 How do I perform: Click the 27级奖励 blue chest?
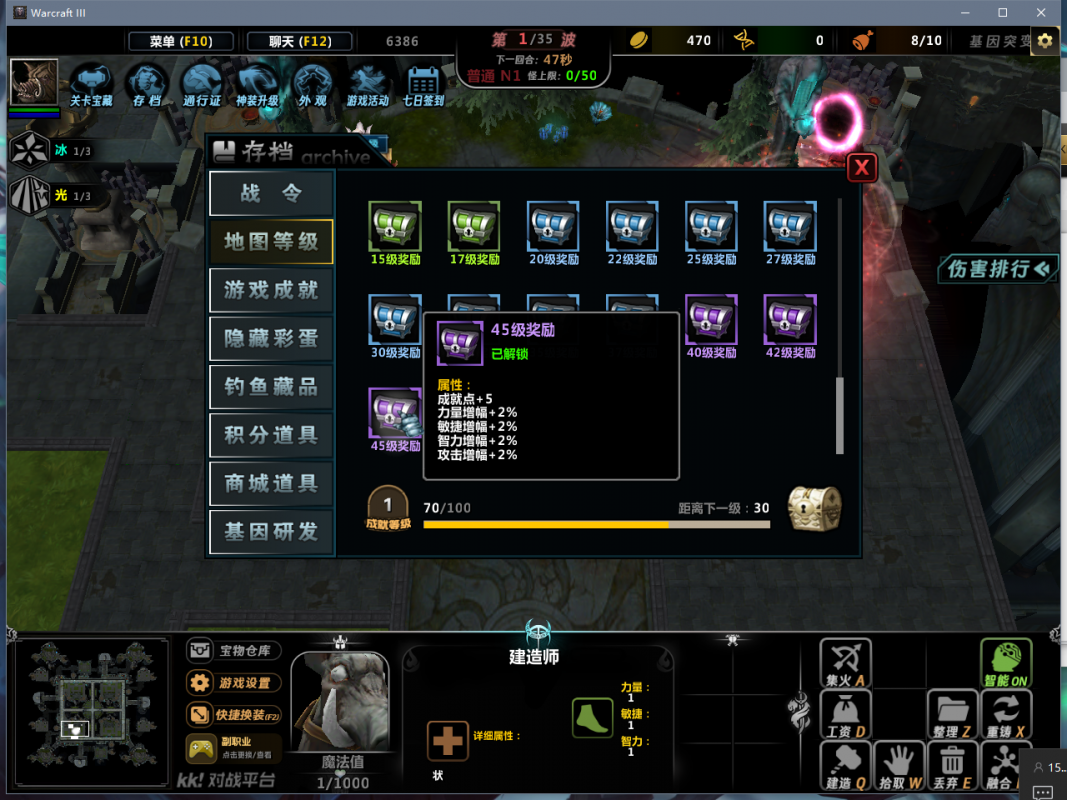coord(790,227)
